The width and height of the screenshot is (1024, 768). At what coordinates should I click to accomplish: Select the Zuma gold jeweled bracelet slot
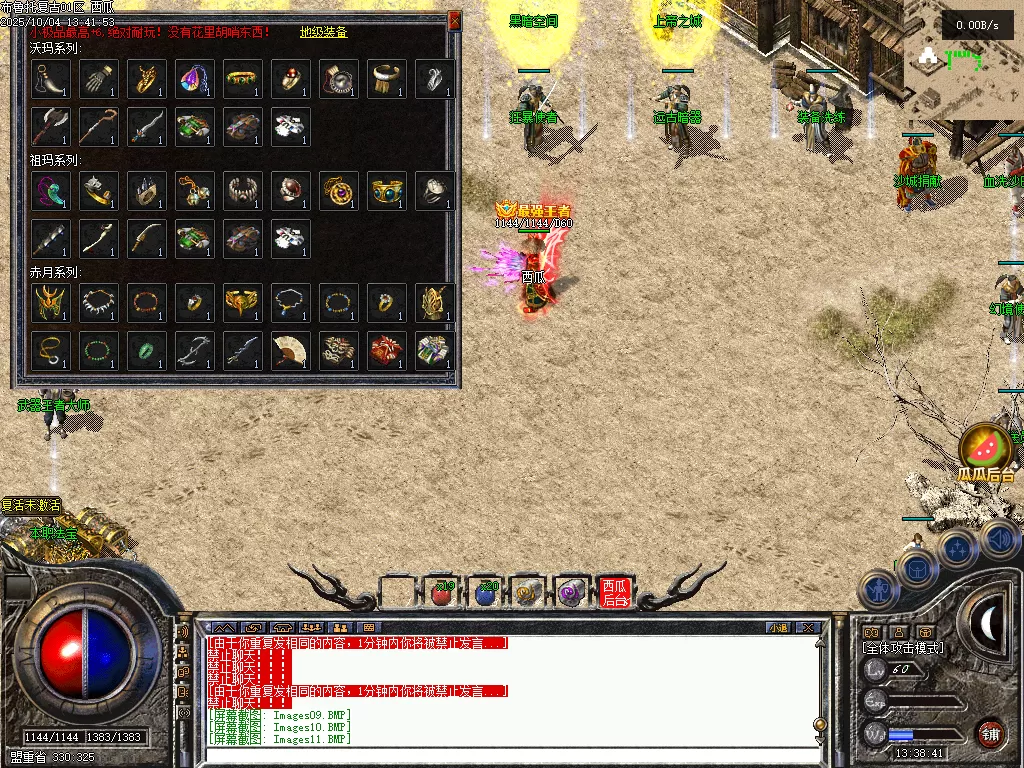[x=387, y=191]
